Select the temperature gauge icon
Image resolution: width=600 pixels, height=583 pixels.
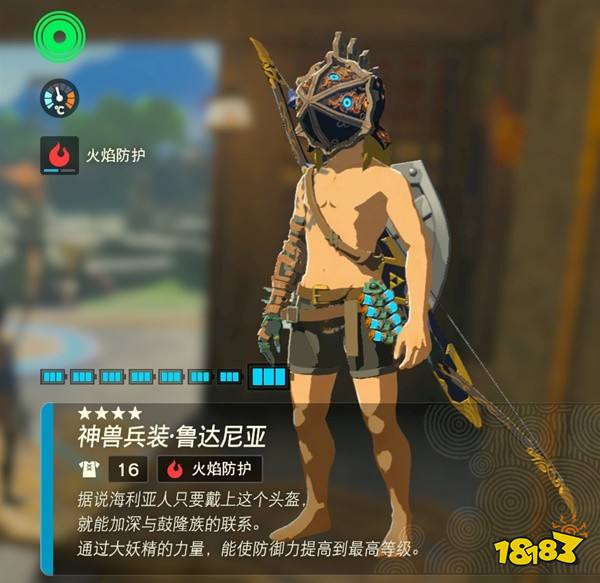(59, 98)
